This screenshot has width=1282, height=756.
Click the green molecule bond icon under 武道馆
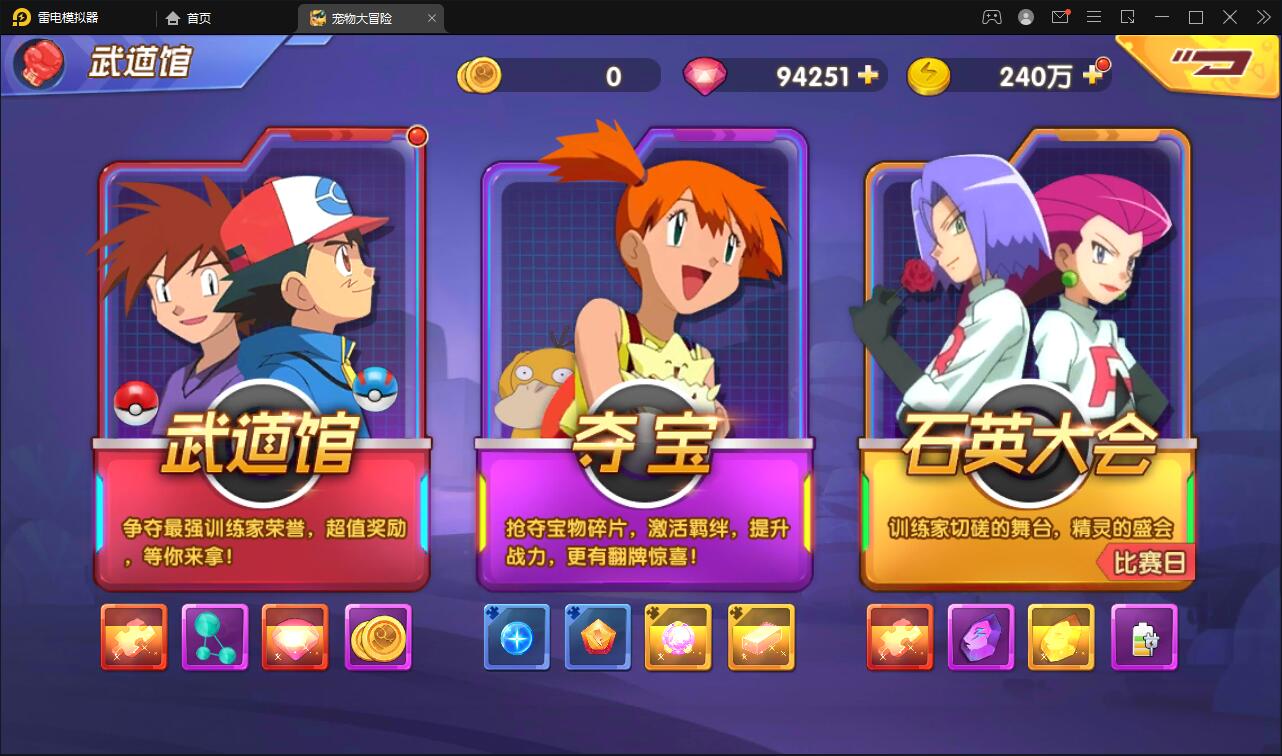coord(214,637)
